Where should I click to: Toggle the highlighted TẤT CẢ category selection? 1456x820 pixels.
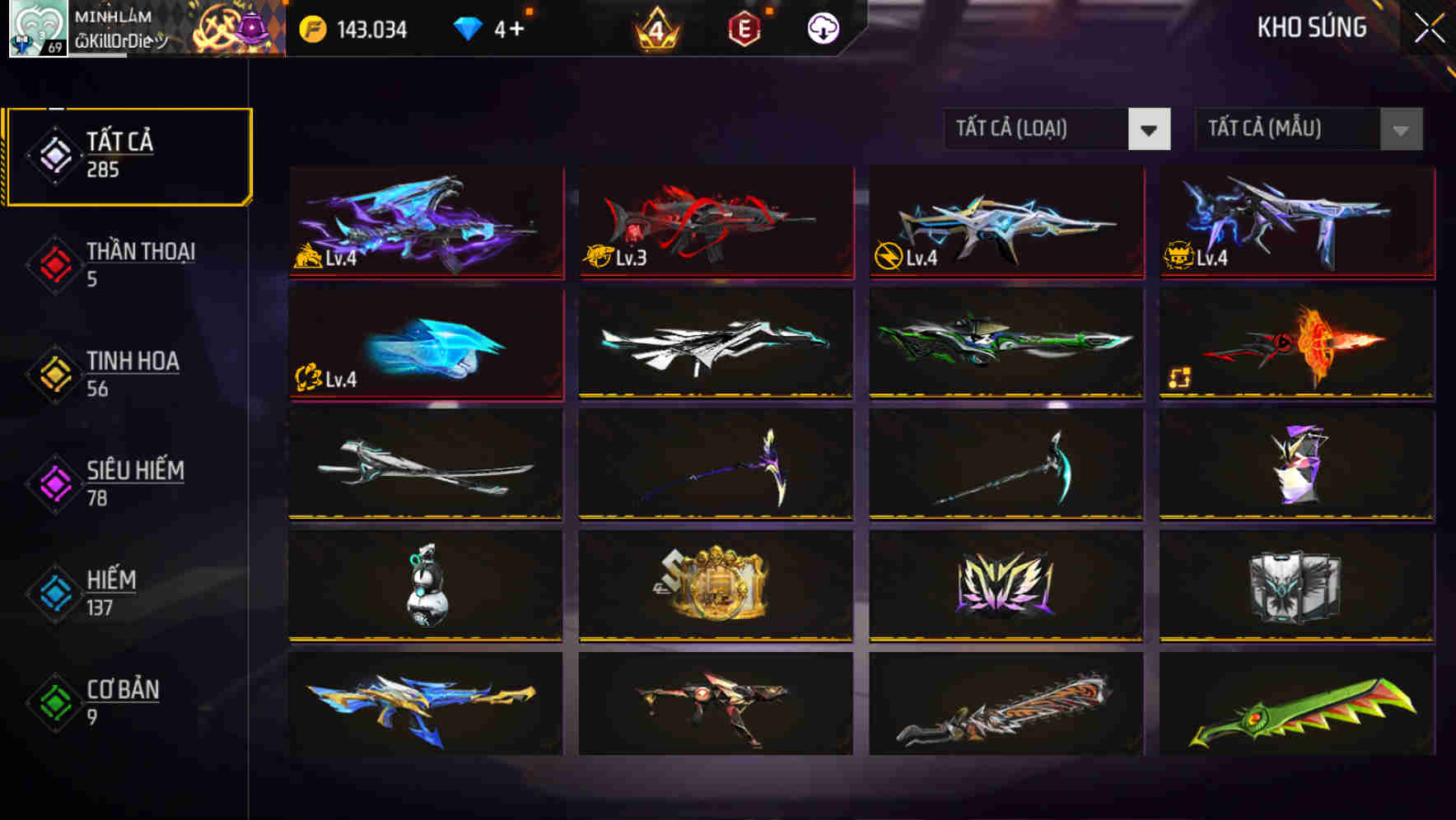[128, 154]
